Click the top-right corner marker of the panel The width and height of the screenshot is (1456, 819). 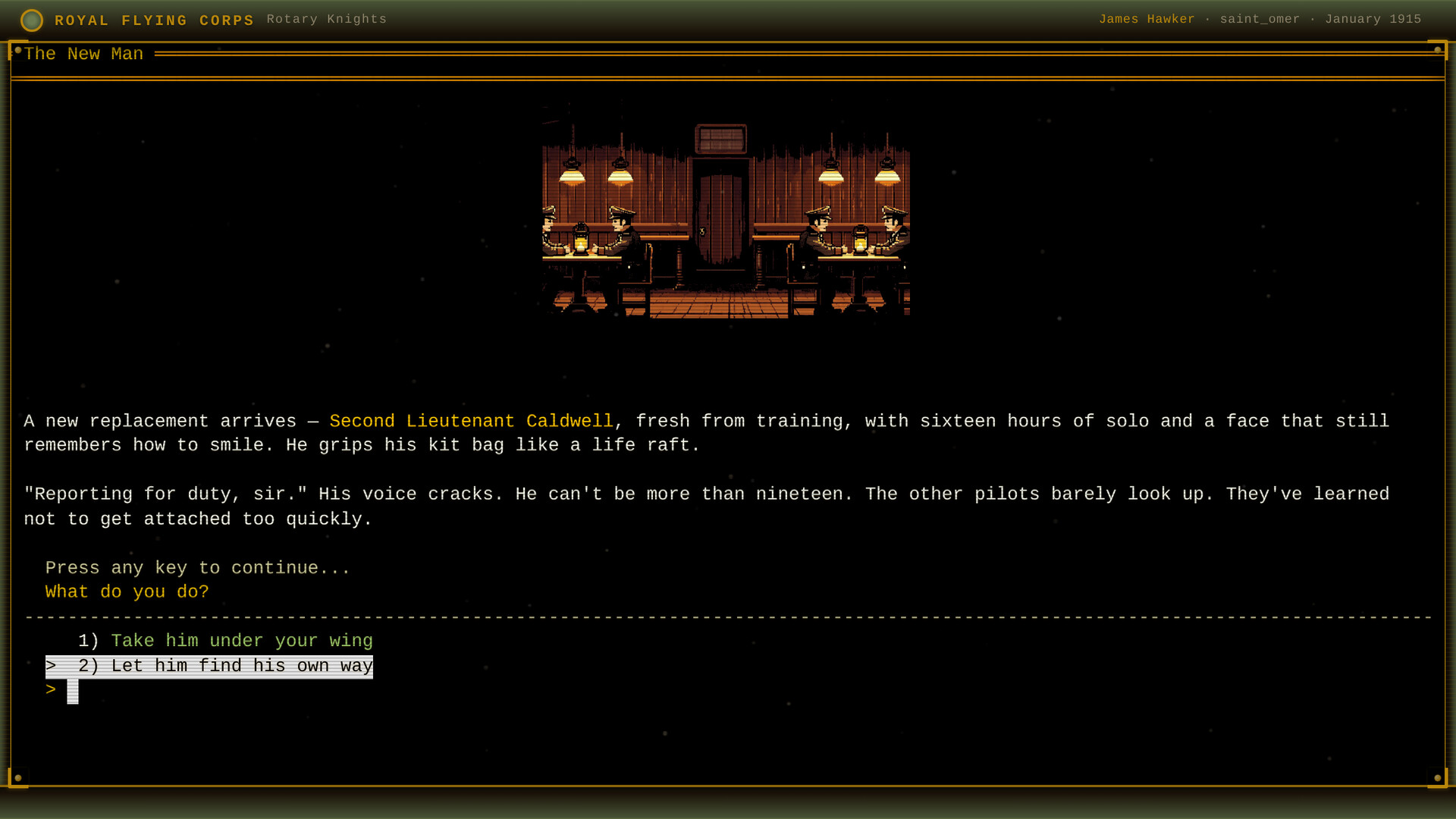(1439, 51)
